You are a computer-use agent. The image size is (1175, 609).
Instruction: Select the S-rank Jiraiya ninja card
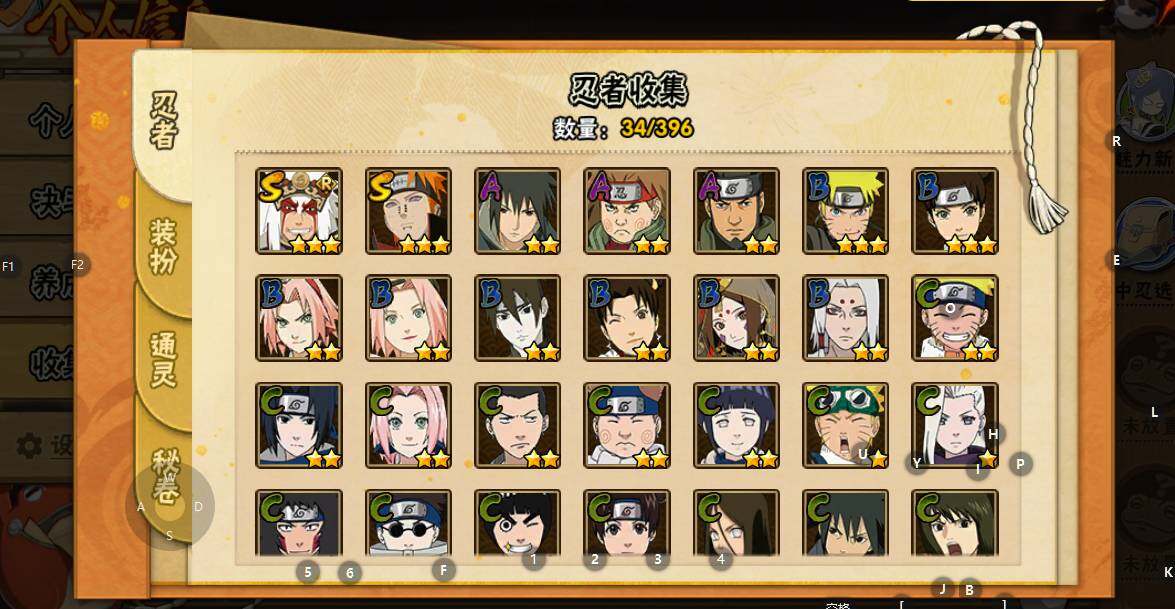coord(299,211)
